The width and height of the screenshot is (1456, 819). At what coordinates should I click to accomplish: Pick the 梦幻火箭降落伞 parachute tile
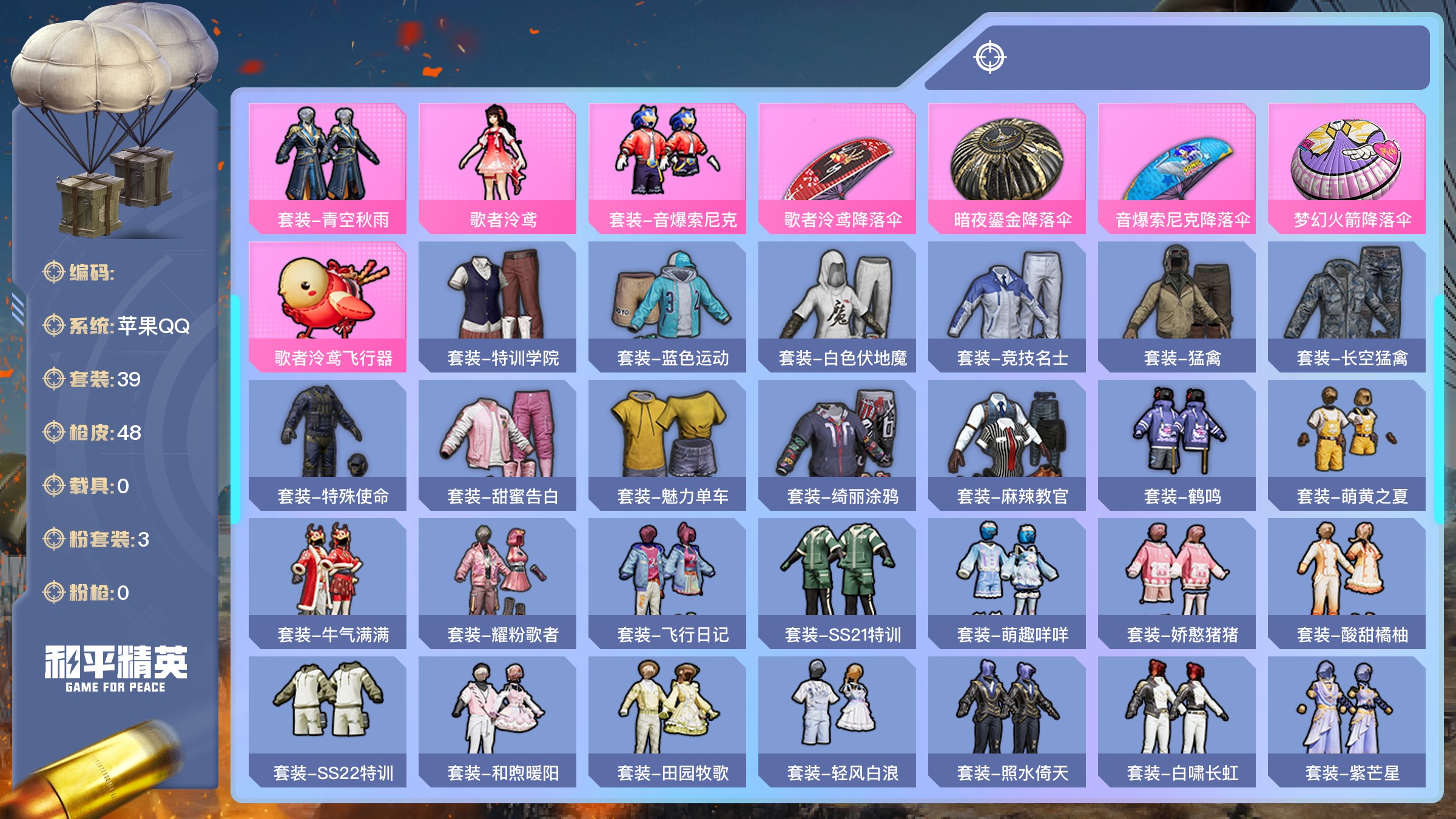point(1347,168)
